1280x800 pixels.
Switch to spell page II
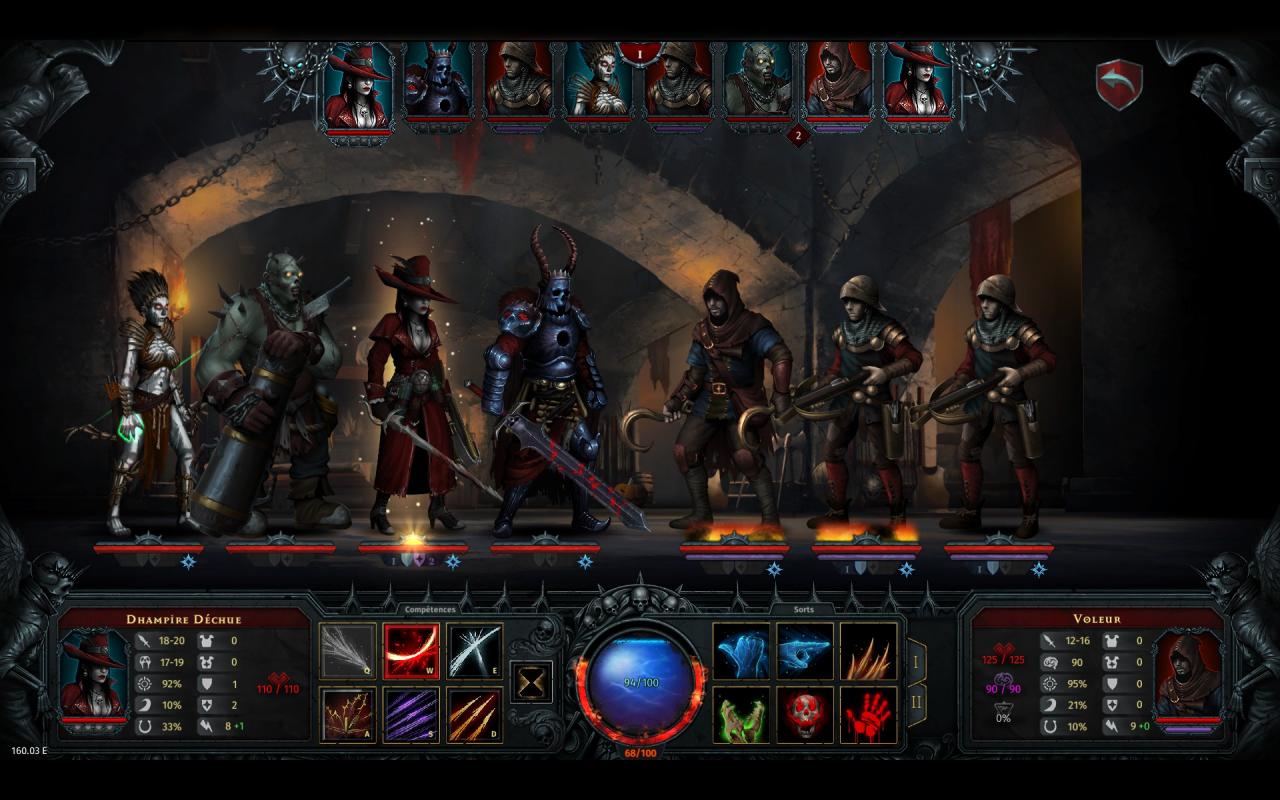(x=915, y=705)
